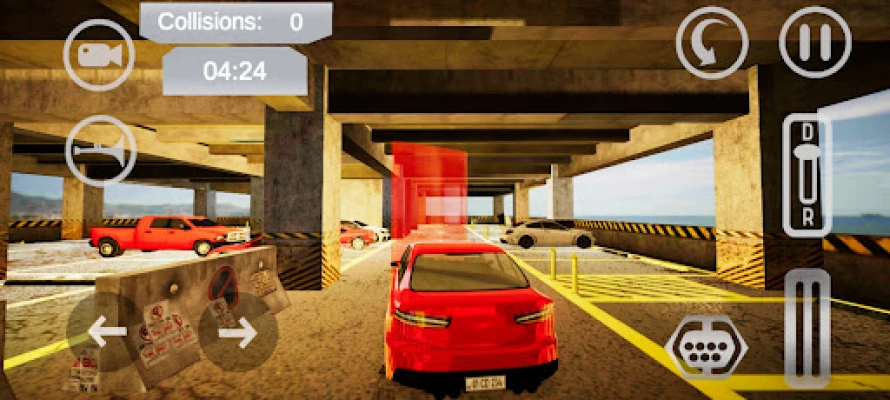Hit the tall pedal button

(x=807, y=328)
